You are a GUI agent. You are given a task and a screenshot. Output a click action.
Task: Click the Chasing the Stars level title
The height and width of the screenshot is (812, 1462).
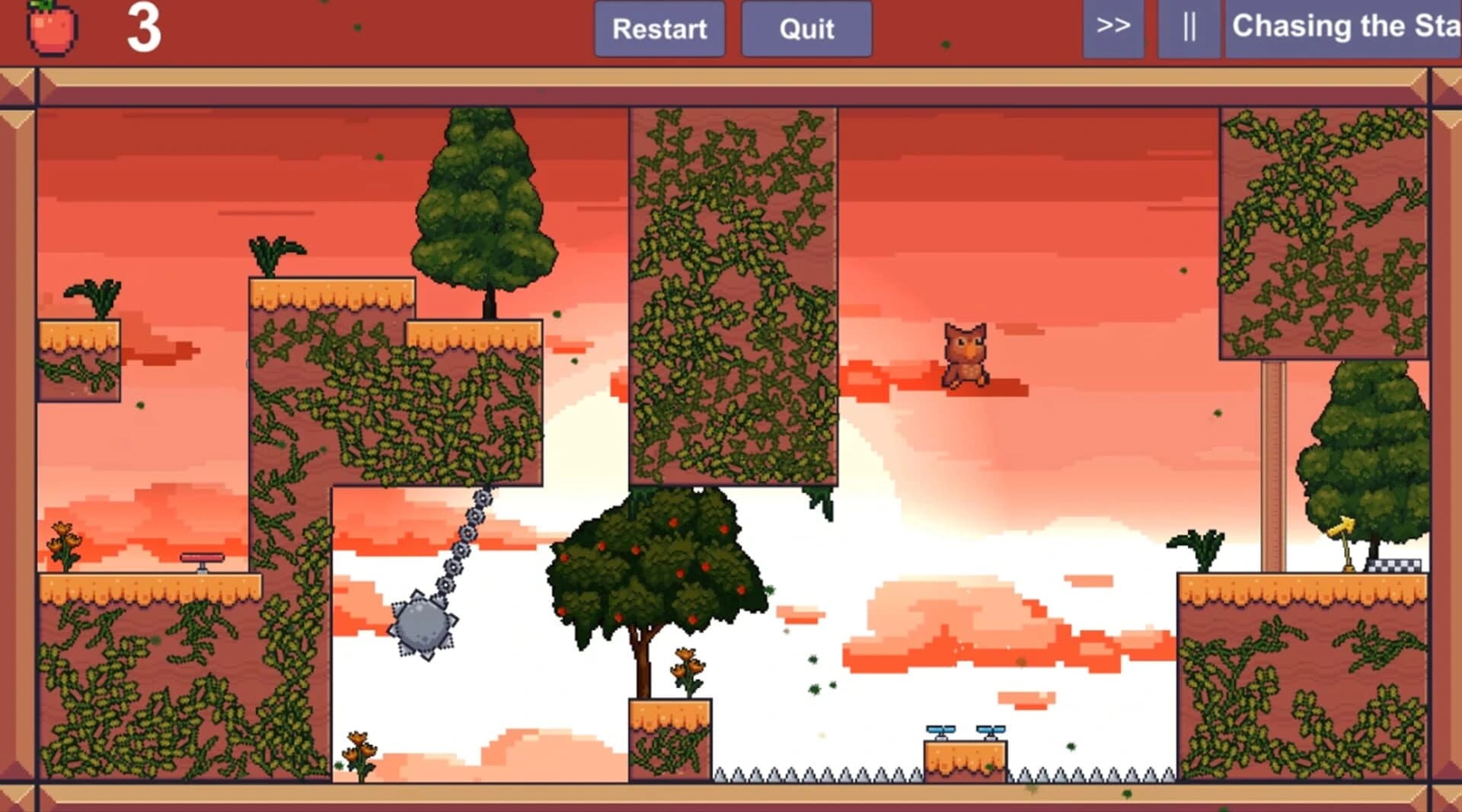pyautogui.click(x=1352, y=27)
